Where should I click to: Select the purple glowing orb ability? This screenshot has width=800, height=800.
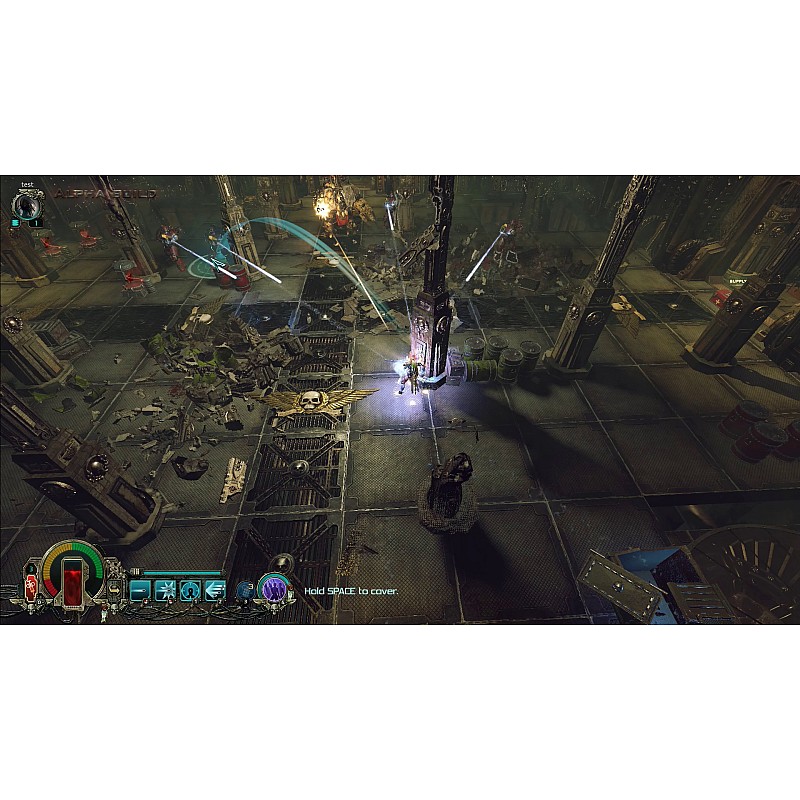point(274,589)
